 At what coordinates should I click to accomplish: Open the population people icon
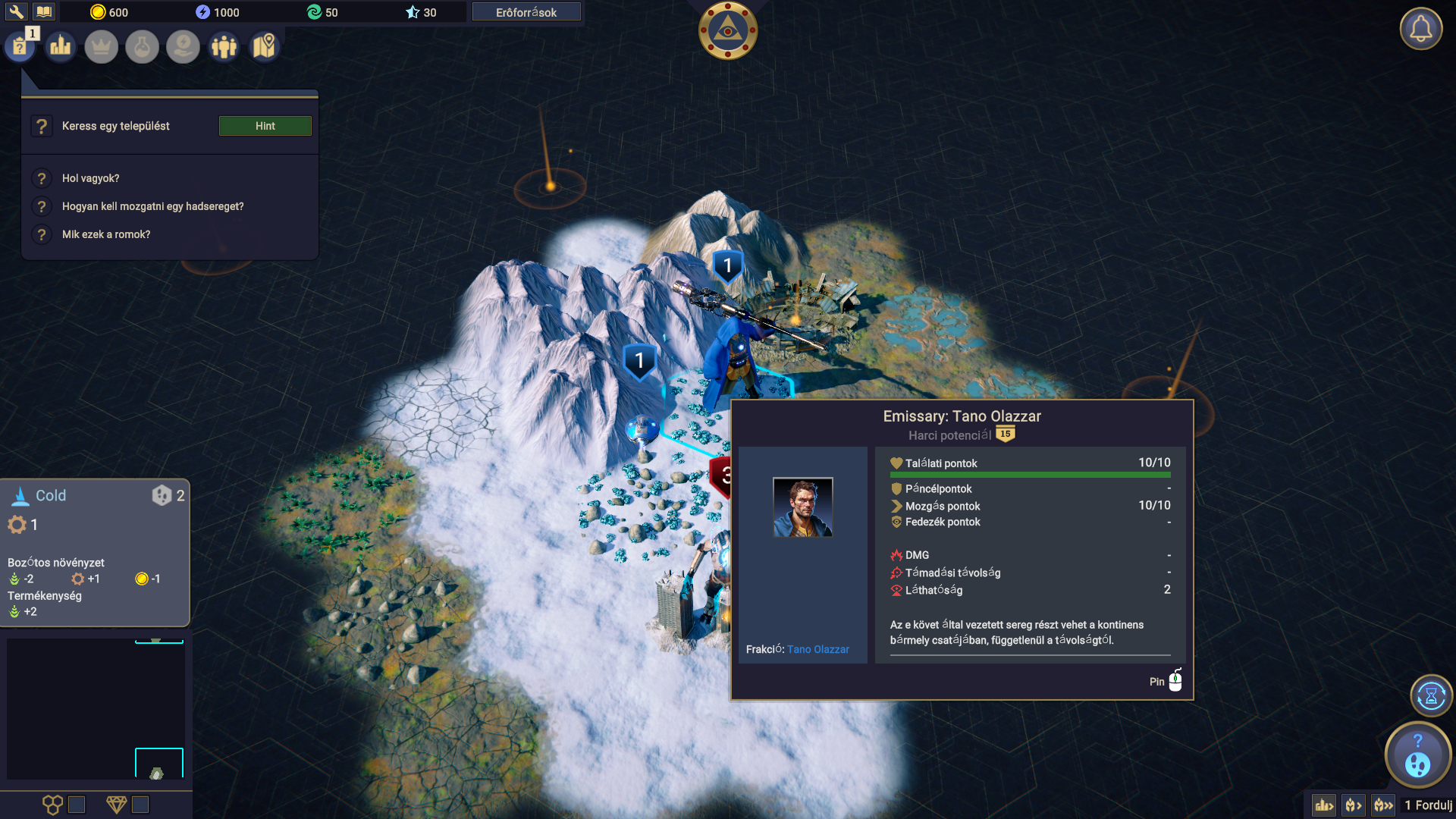coord(224,47)
